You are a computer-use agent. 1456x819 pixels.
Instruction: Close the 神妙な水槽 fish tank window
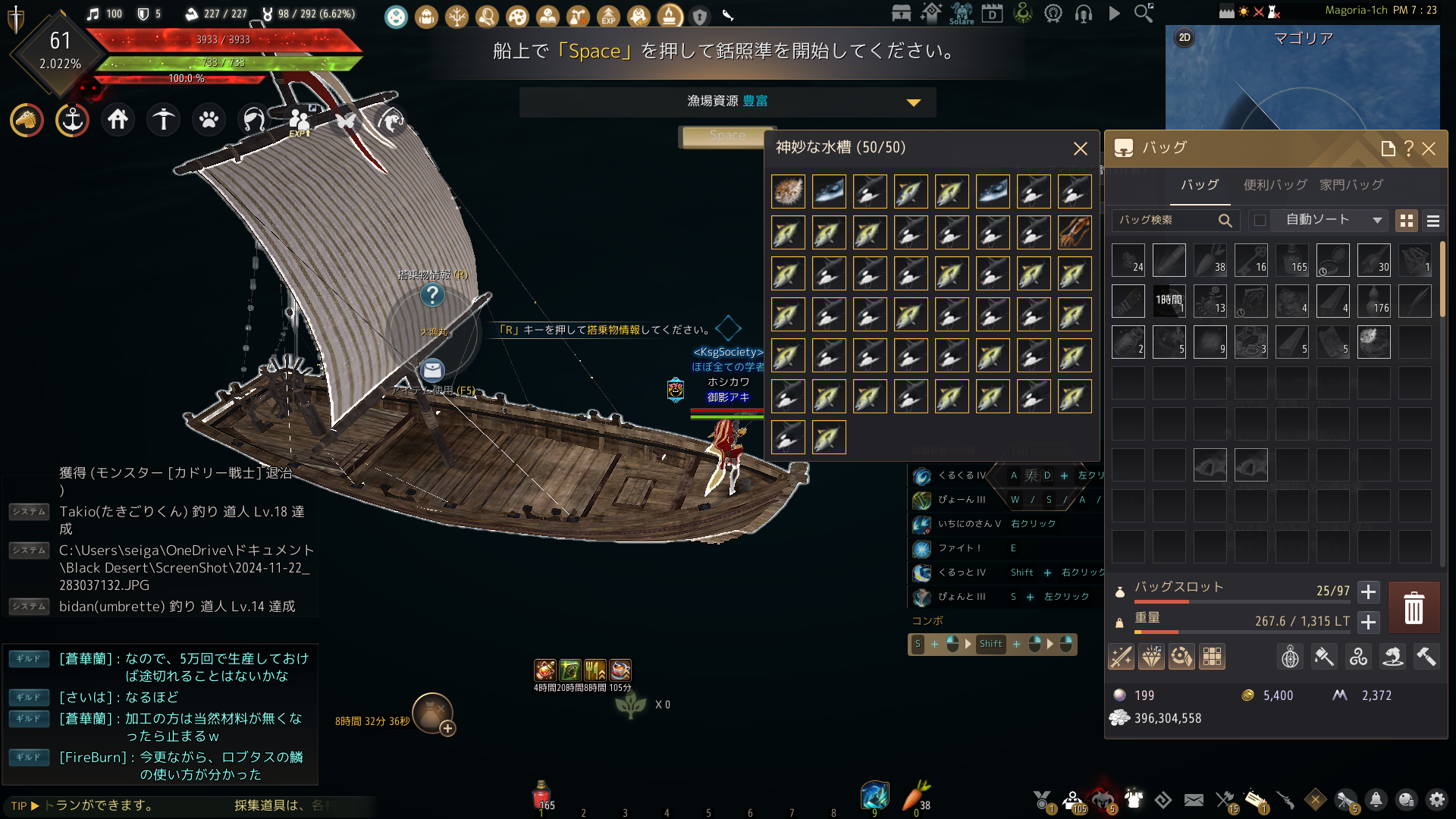tap(1080, 149)
